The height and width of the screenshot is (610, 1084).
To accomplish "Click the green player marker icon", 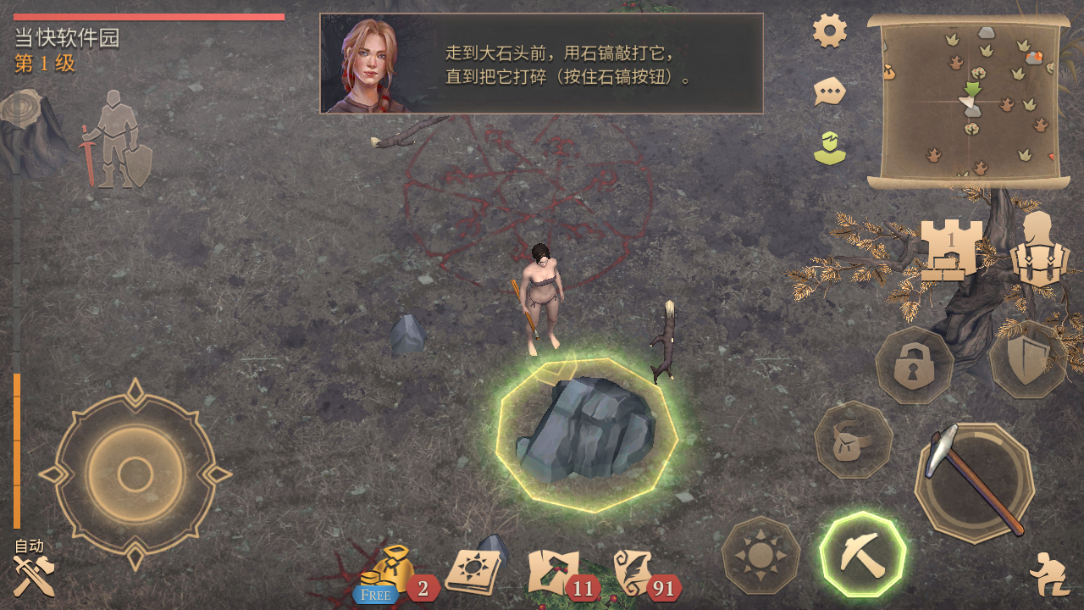I will click(x=827, y=147).
